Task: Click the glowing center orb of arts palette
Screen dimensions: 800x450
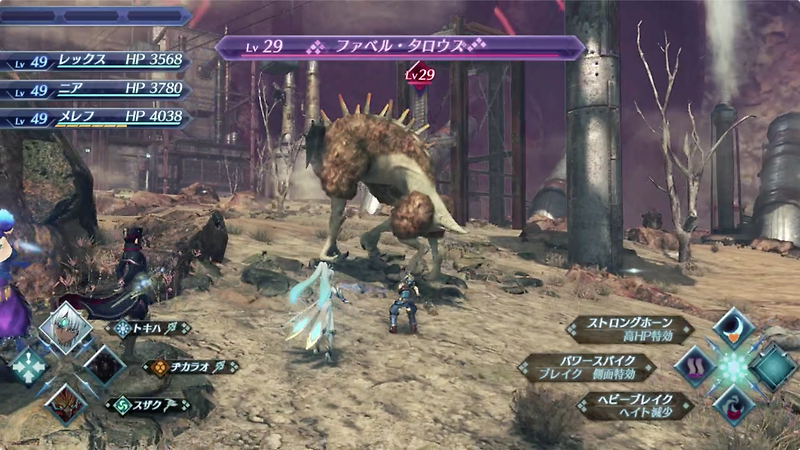Action: coord(733,367)
